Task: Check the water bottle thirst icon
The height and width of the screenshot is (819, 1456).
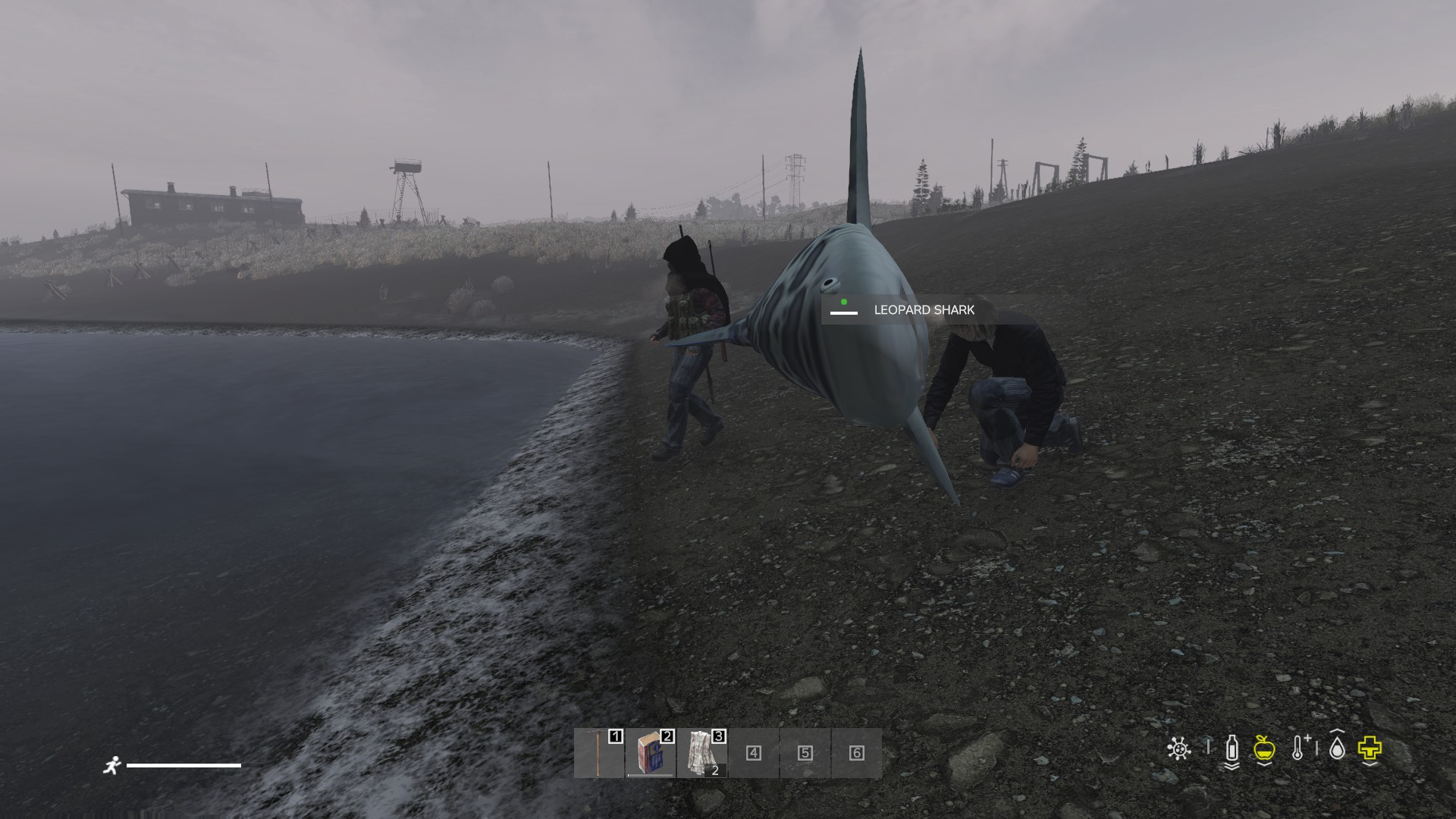Action: tap(1232, 749)
